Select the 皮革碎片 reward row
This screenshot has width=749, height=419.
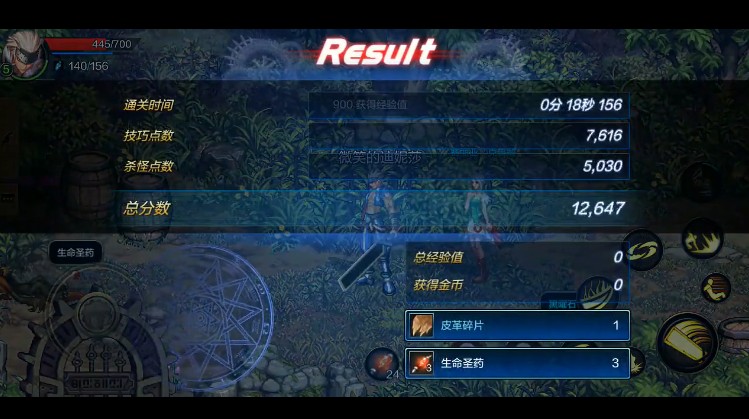coord(517,326)
